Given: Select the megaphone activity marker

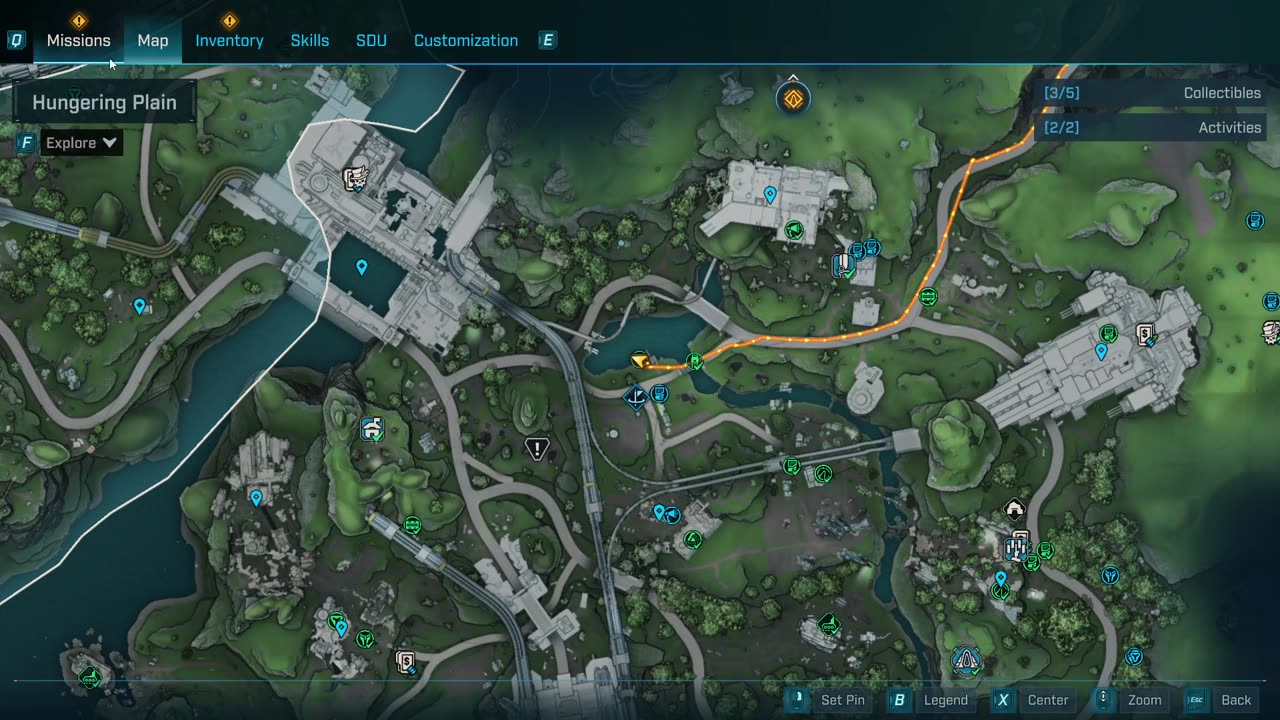Looking at the screenshot, I should pyautogui.click(x=794, y=231).
